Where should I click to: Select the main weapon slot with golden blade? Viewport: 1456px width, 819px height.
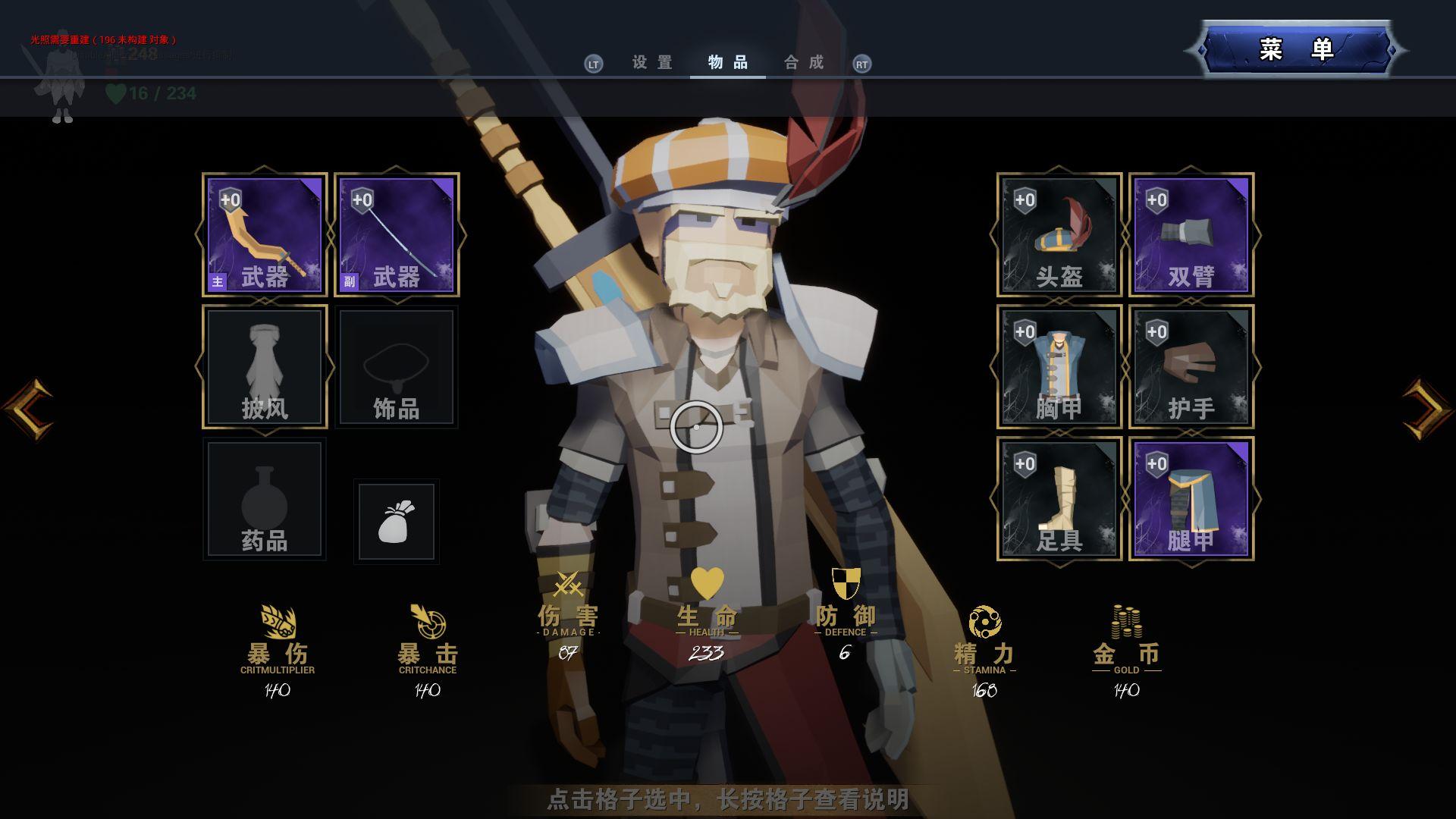click(265, 235)
